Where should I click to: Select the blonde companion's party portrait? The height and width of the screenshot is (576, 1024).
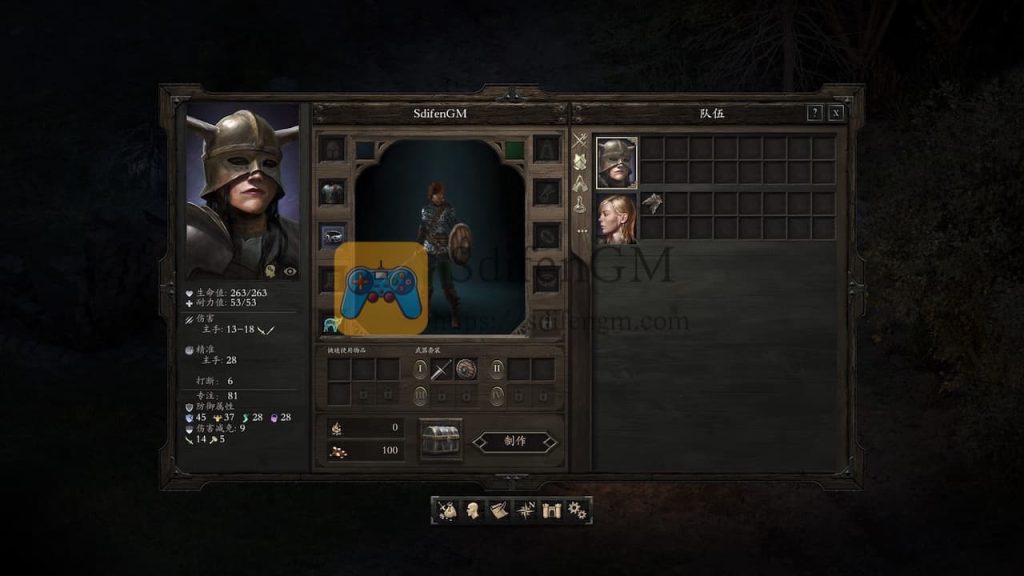click(x=617, y=218)
